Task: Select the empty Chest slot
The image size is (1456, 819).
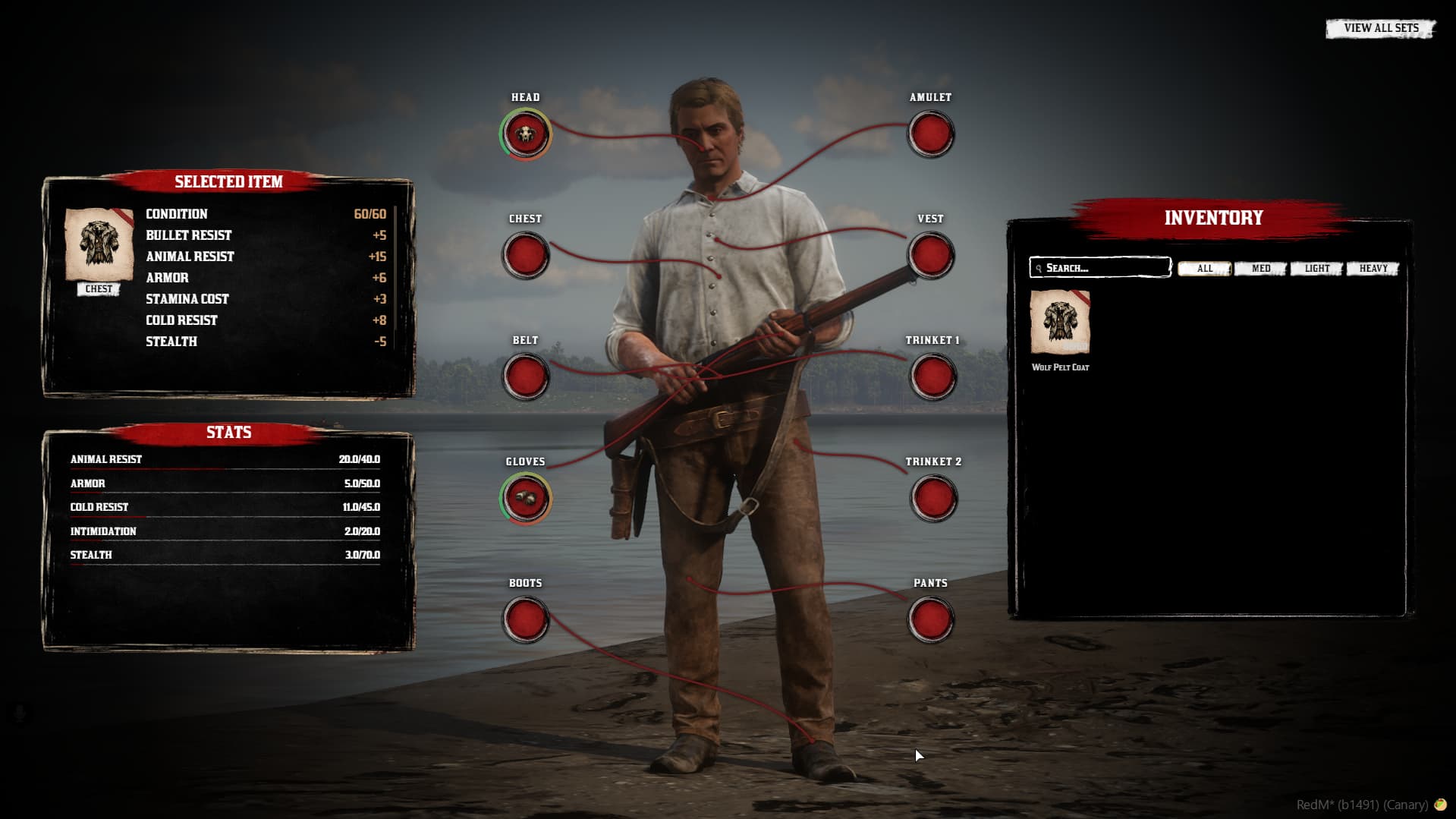Action: [525, 256]
